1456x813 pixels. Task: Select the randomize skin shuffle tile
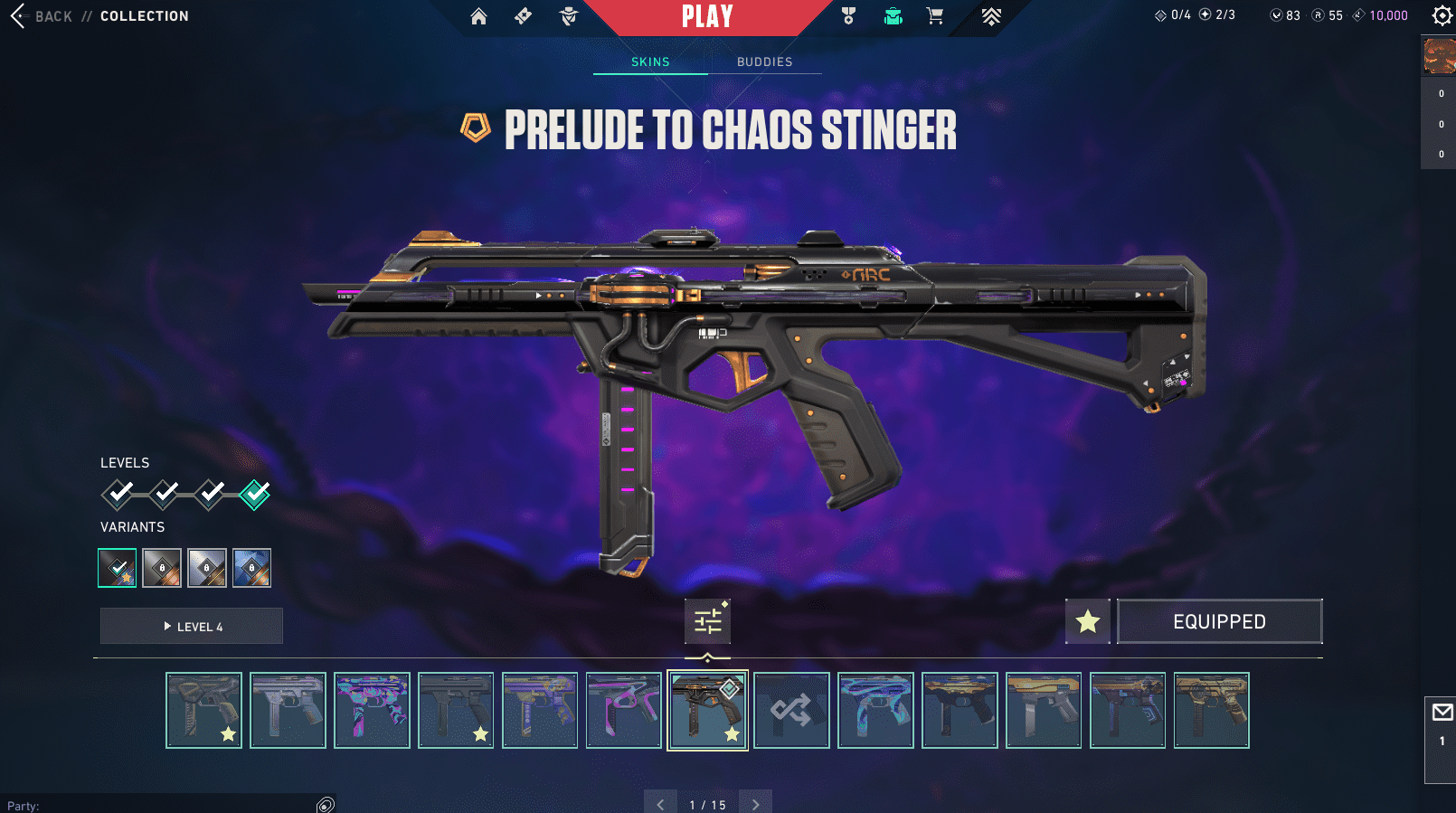791,710
